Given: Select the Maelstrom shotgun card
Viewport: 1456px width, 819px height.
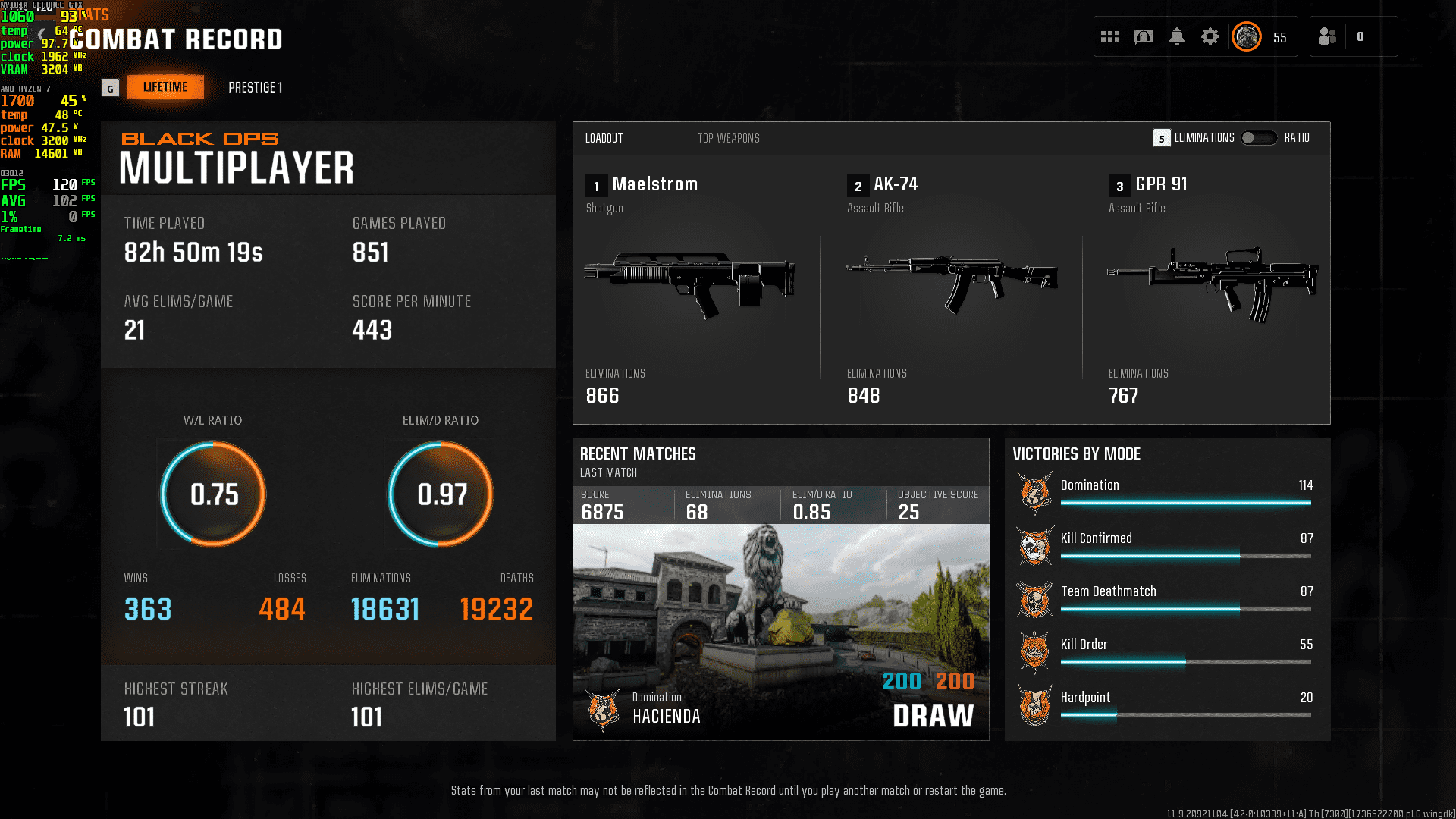Looking at the screenshot, I should 690,288.
